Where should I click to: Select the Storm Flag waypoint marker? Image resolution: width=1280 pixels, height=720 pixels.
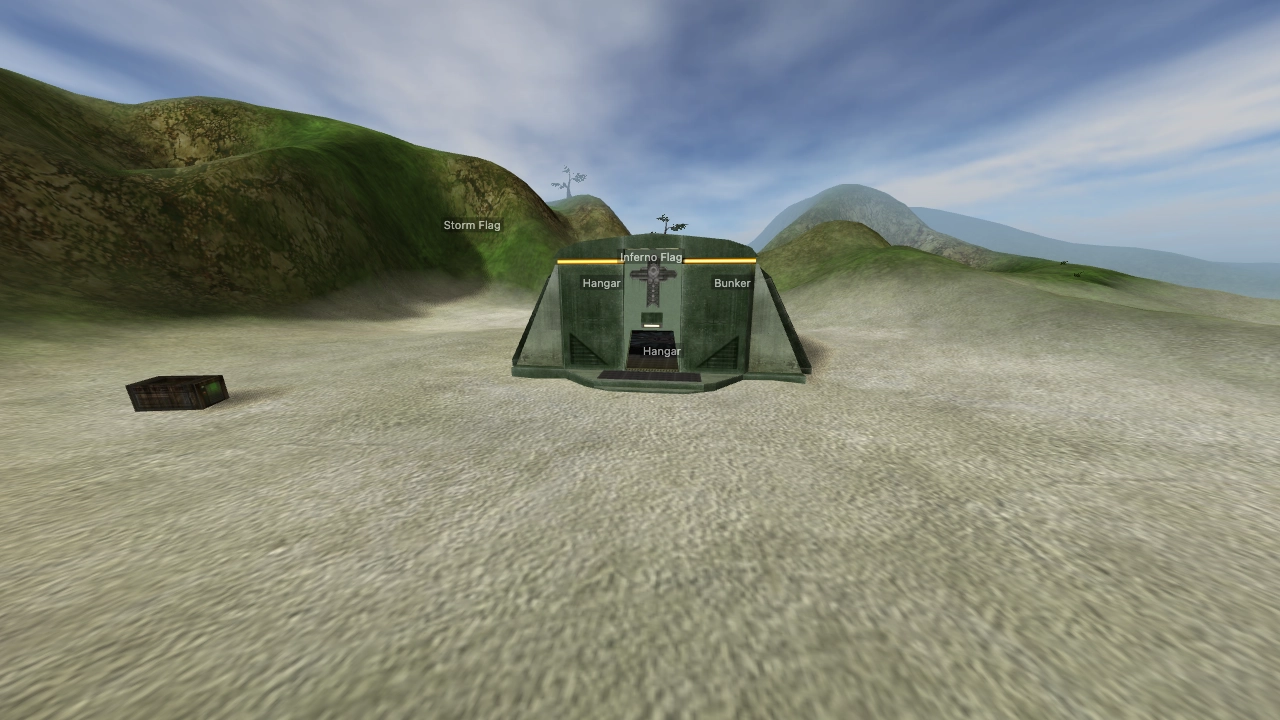coord(473,225)
